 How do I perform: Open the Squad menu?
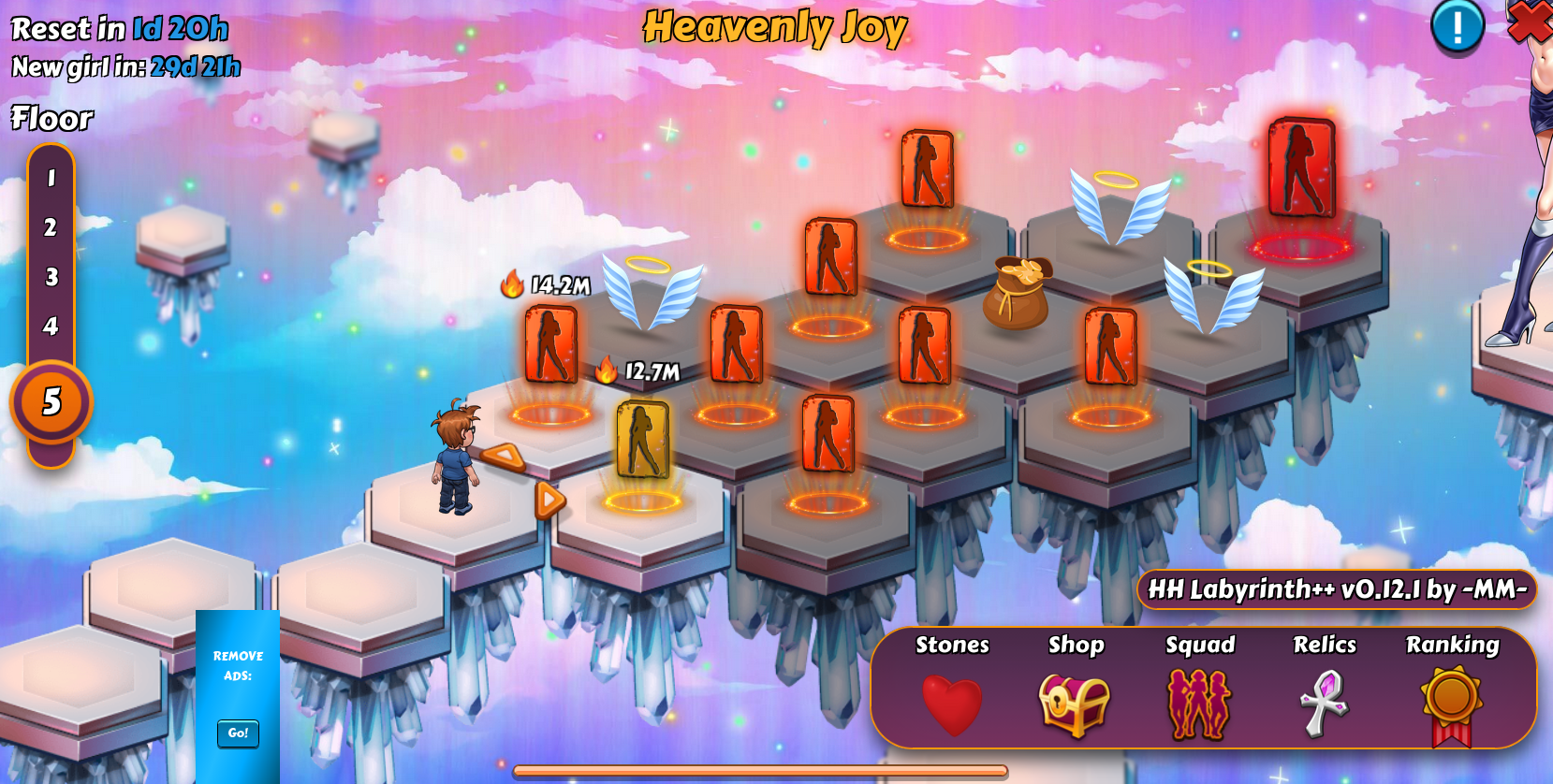tap(1199, 704)
